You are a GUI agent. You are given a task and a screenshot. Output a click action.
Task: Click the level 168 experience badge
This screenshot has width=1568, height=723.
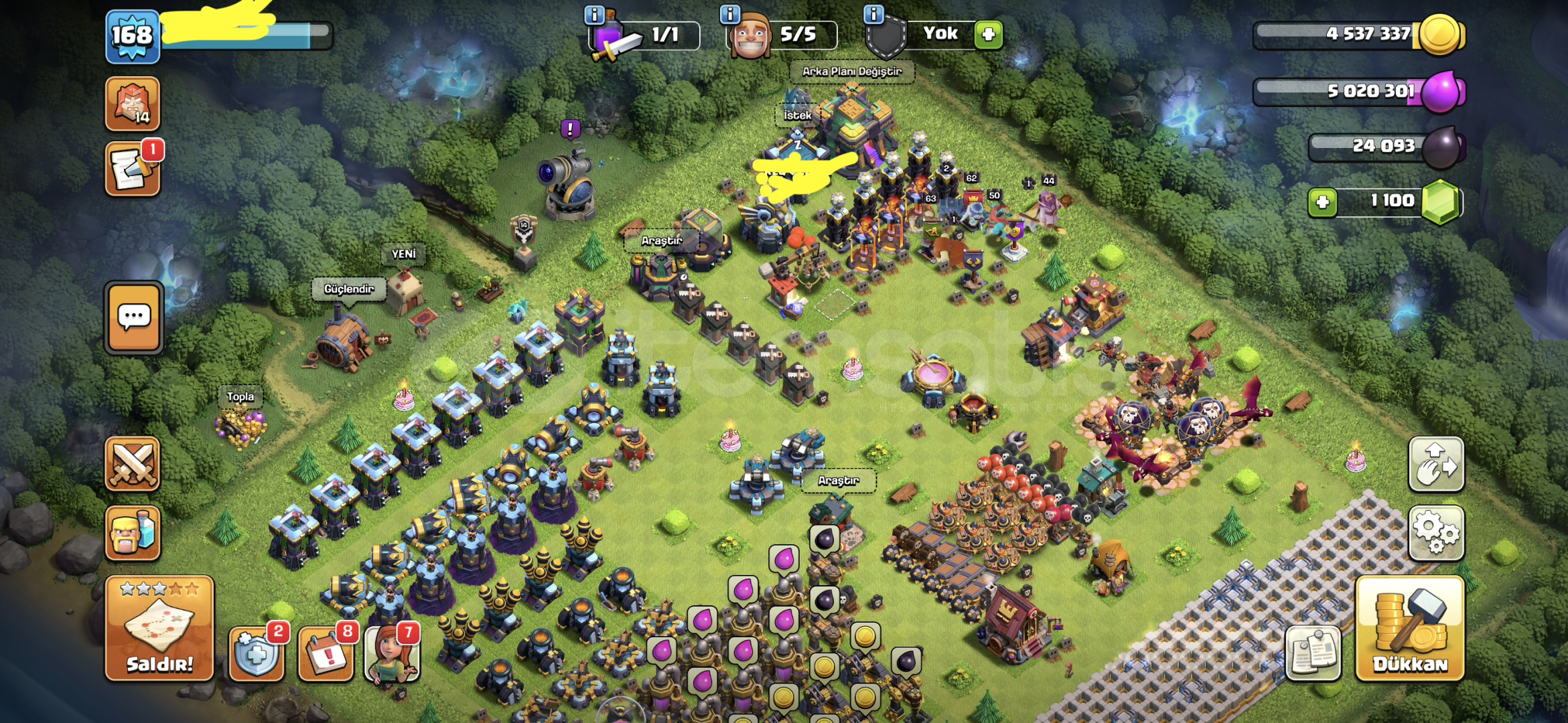coord(133,36)
